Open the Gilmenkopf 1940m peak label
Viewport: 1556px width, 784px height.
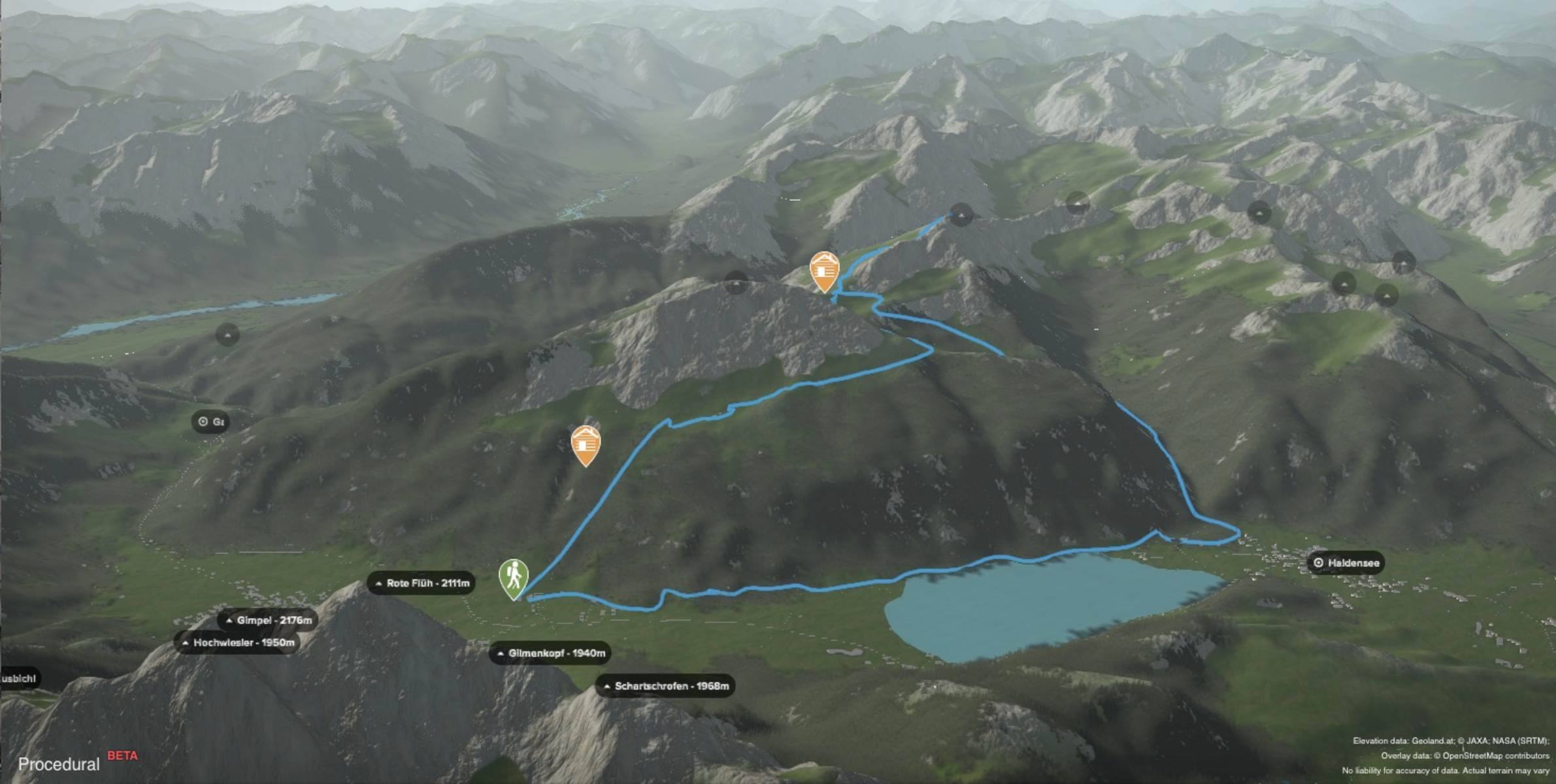[551, 653]
